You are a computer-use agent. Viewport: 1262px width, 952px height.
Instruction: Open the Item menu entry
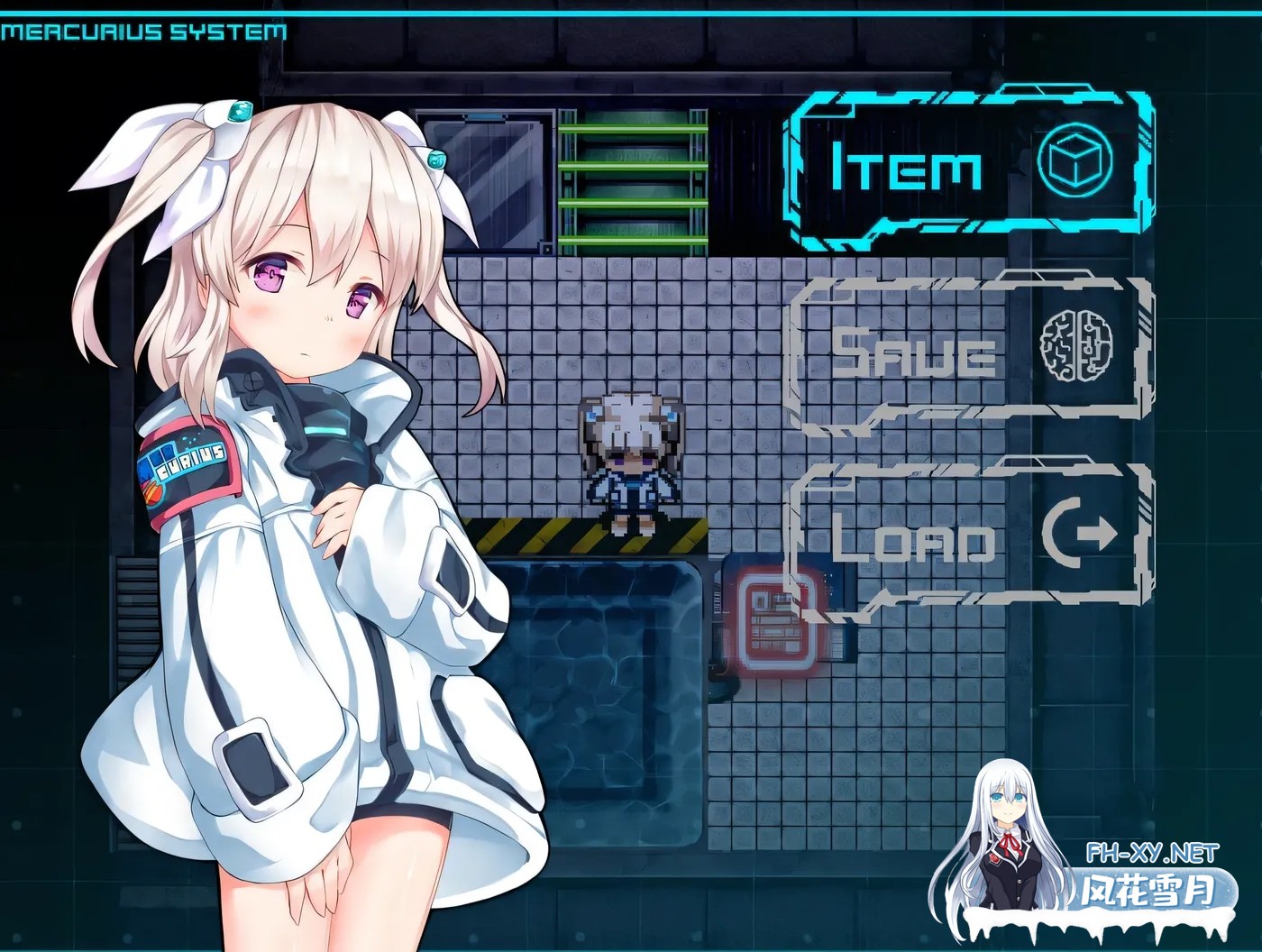pos(906,167)
